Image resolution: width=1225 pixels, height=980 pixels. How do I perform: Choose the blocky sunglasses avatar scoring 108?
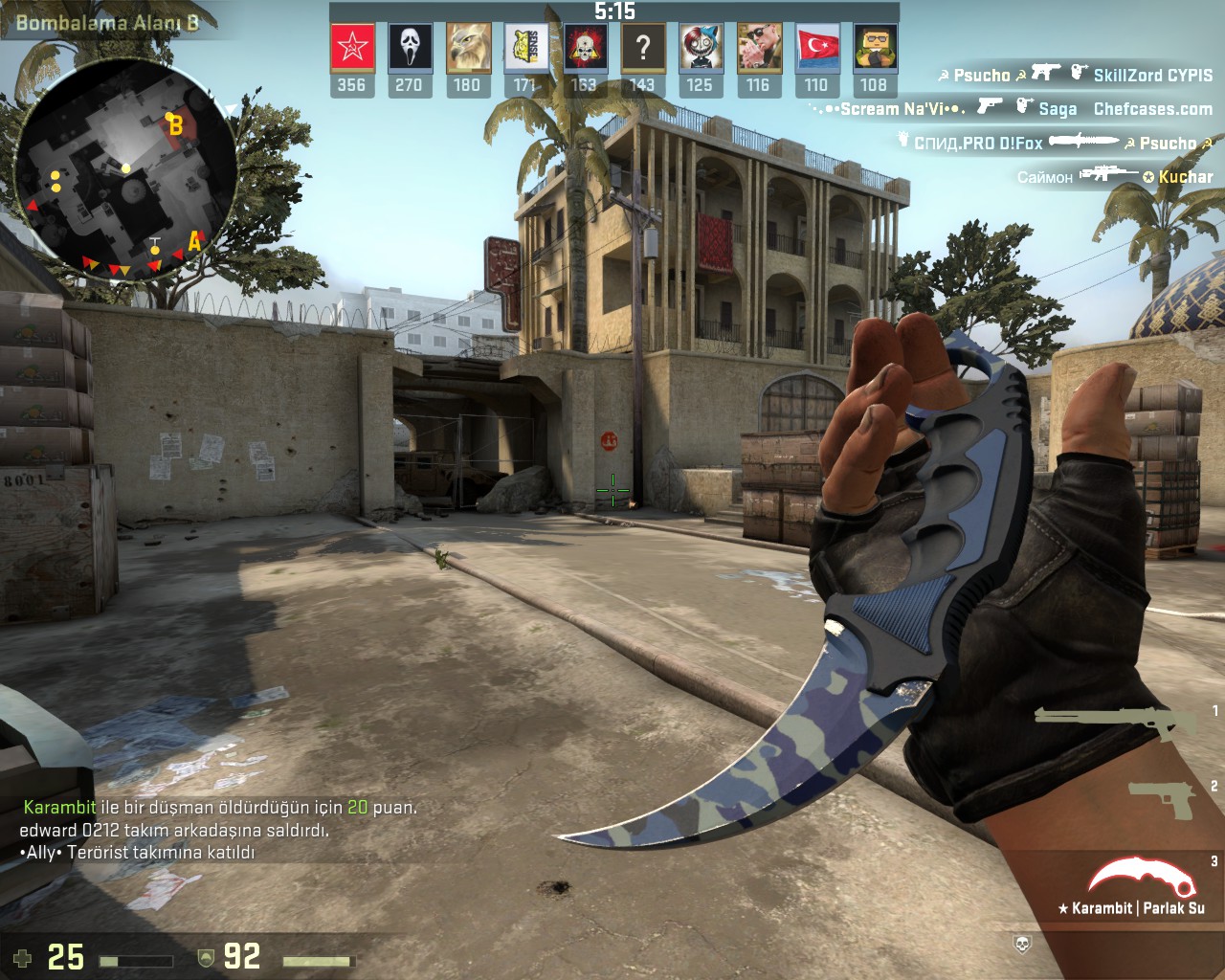874,48
